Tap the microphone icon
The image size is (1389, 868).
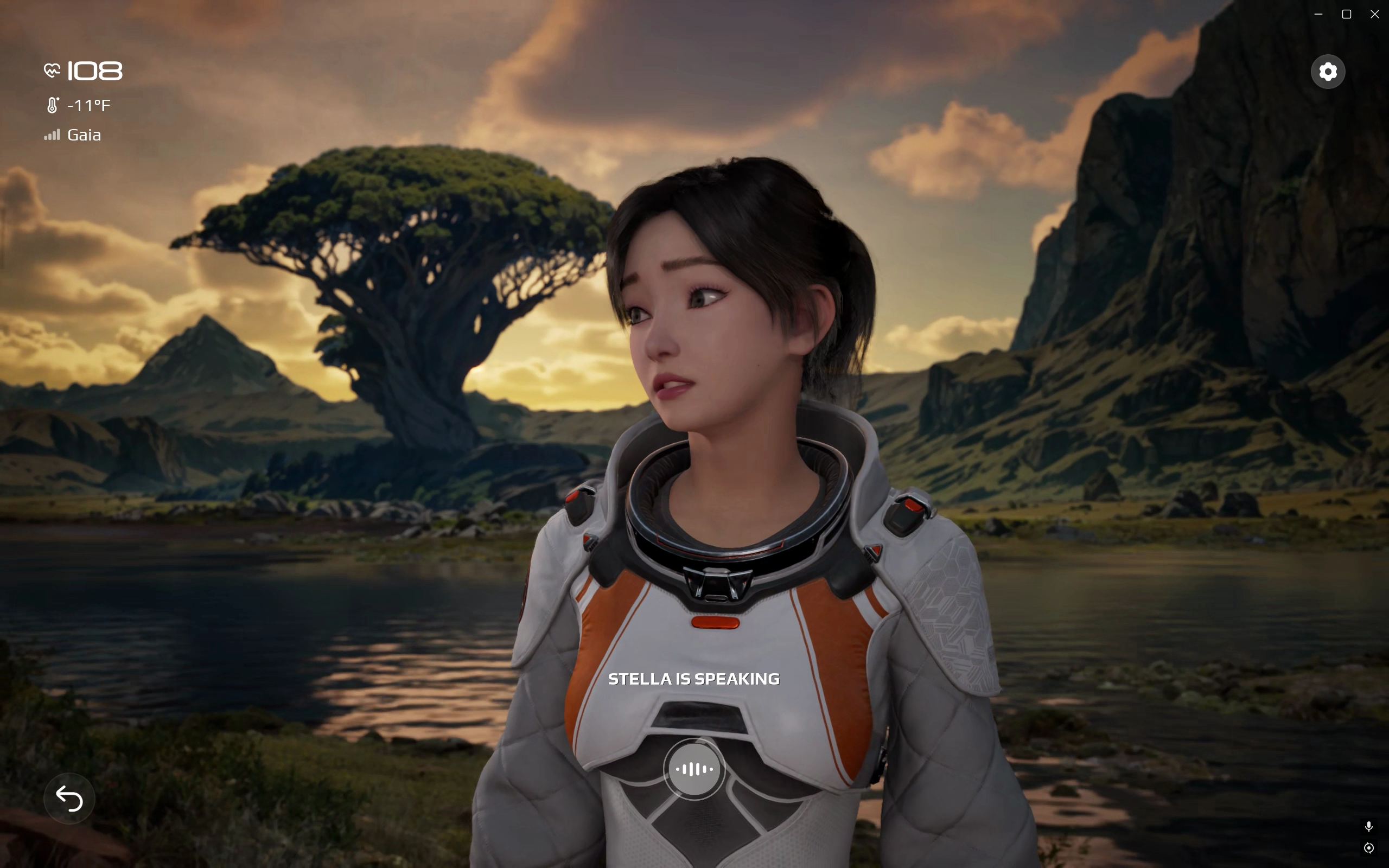(x=1369, y=827)
